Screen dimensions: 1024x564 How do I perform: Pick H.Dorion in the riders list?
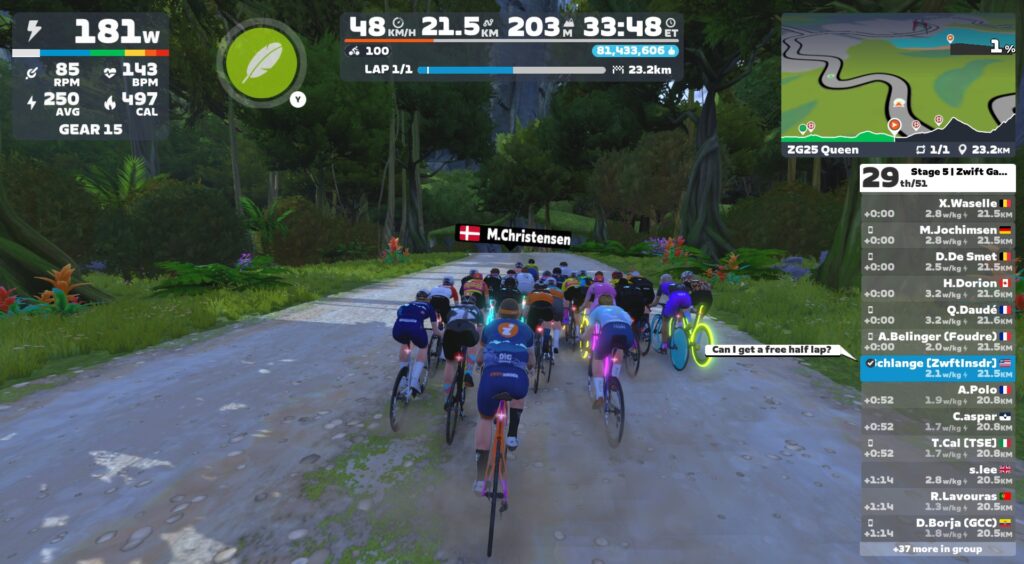[937, 289]
